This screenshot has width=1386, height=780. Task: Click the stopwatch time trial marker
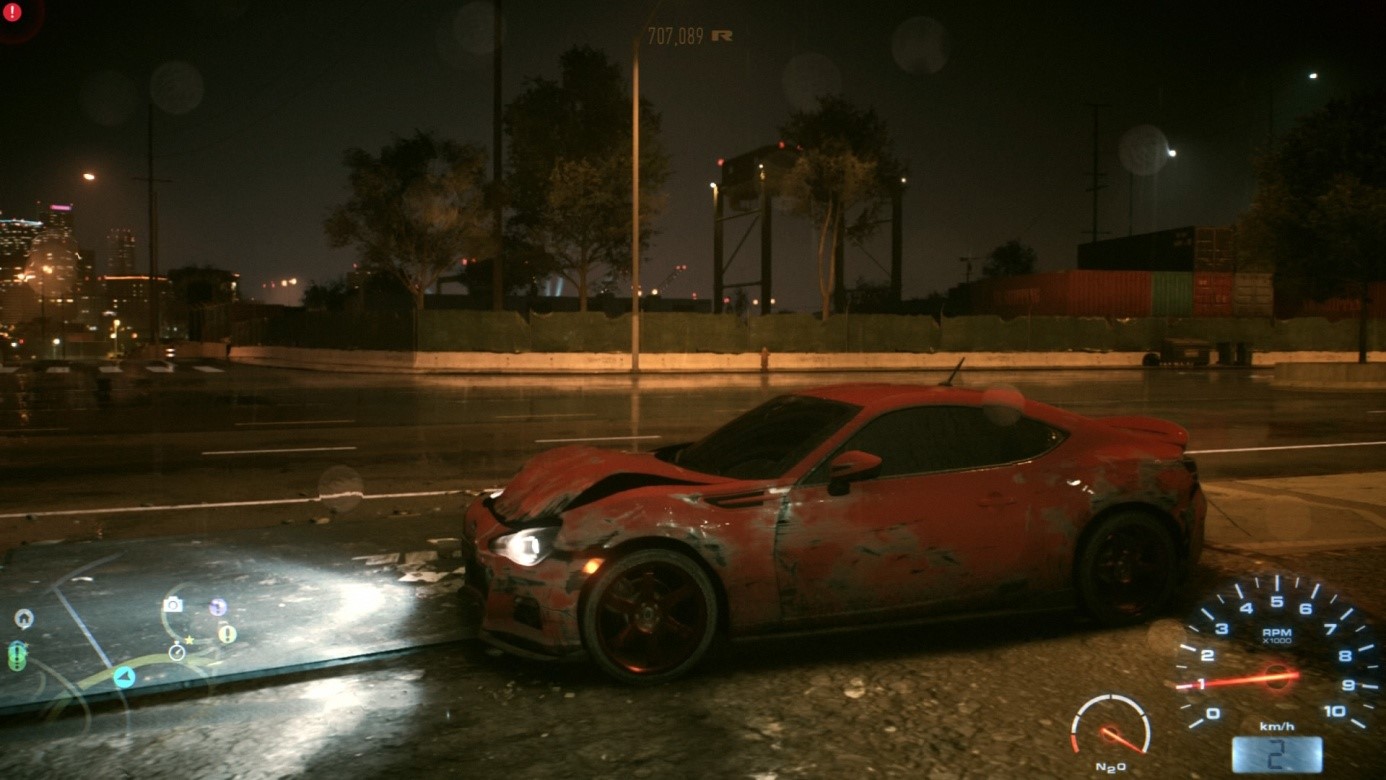click(177, 652)
